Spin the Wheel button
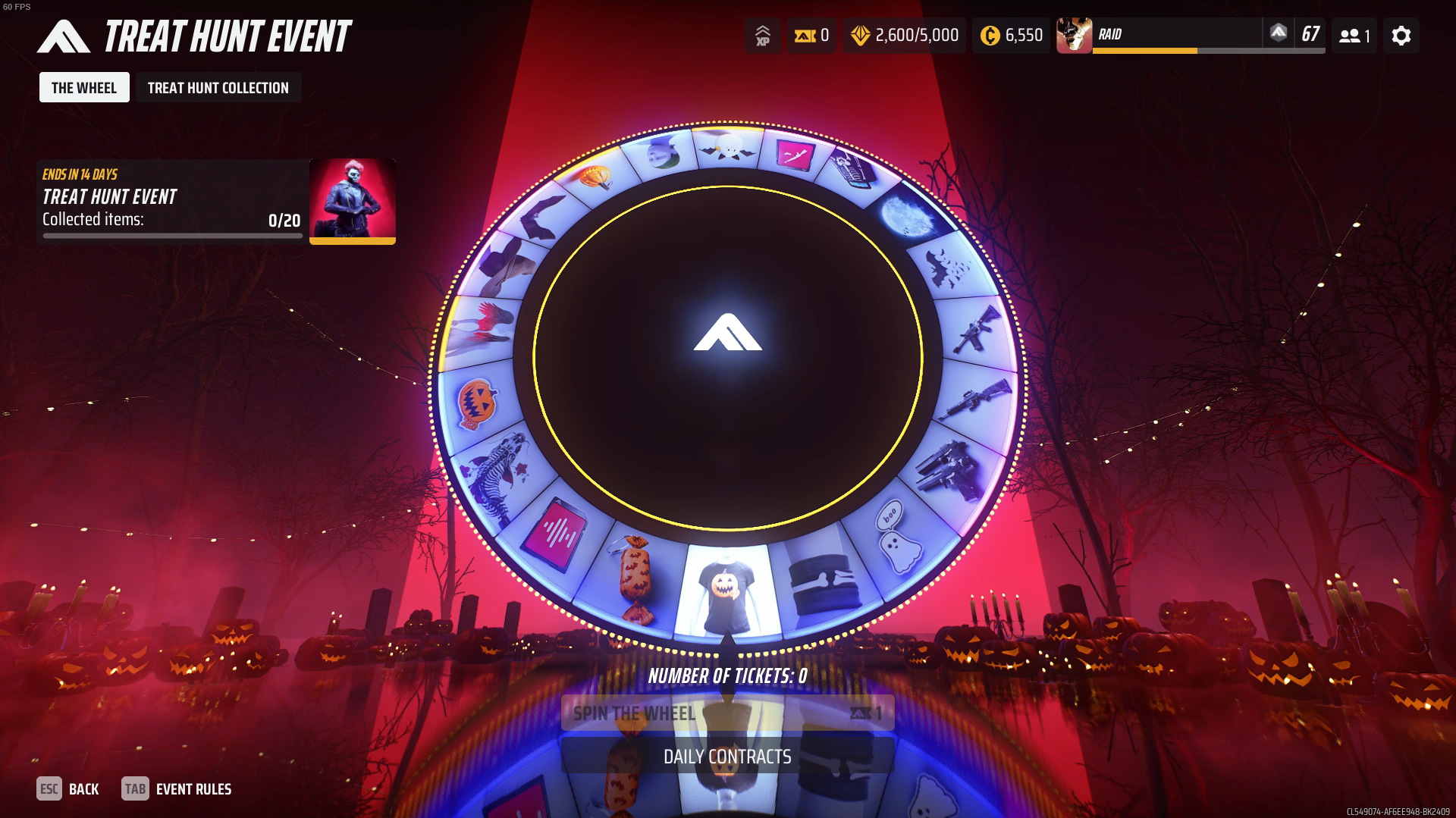Image resolution: width=1456 pixels, height=818 pixels. [727, 713]
